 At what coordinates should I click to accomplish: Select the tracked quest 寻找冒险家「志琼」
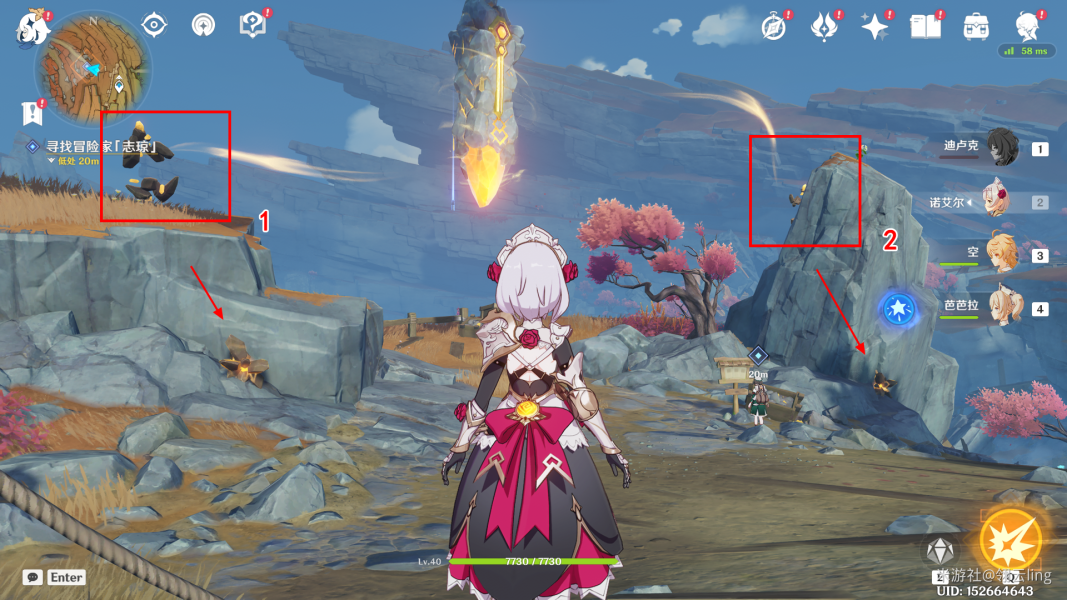pyautogui.click(x=102, y=147)
